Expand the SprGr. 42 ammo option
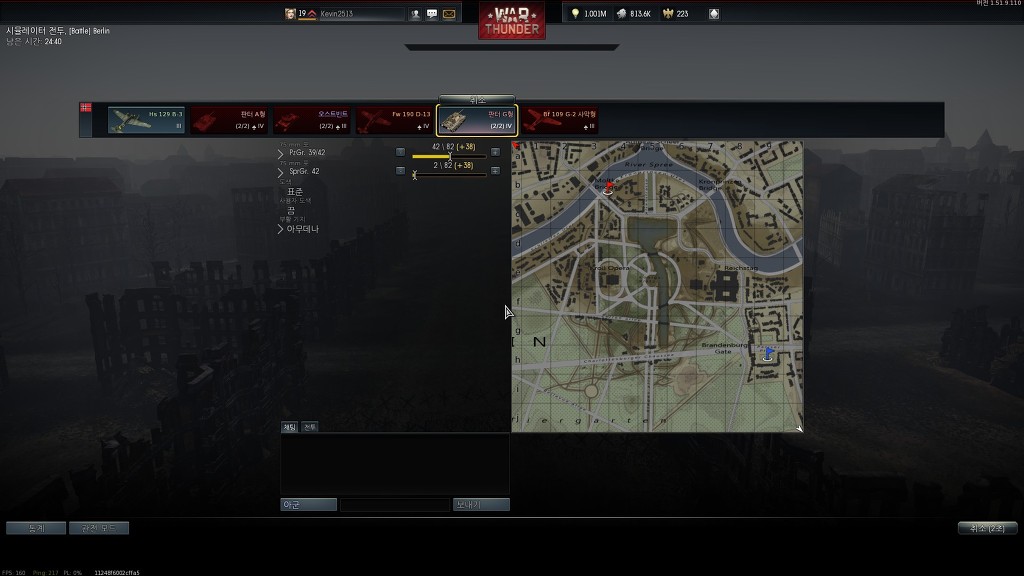 pyautogui.click(x=281, y=172)
